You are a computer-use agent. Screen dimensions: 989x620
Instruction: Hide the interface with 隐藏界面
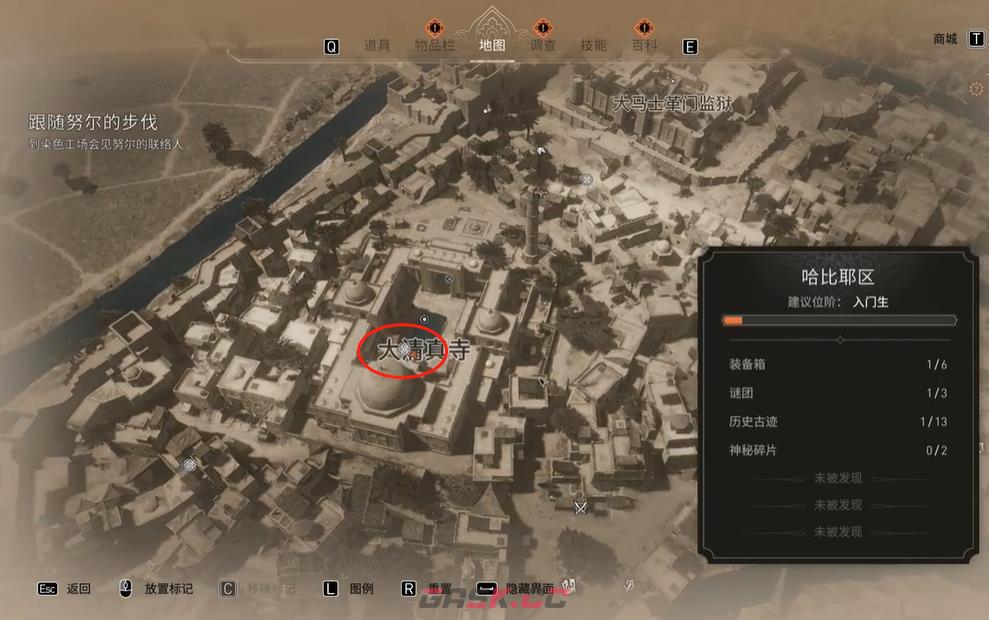pos(530,589)
